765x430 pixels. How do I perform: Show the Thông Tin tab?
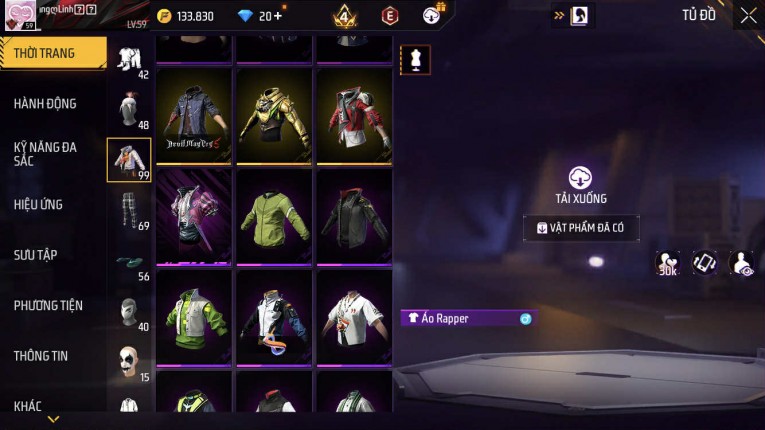(41, 356)
